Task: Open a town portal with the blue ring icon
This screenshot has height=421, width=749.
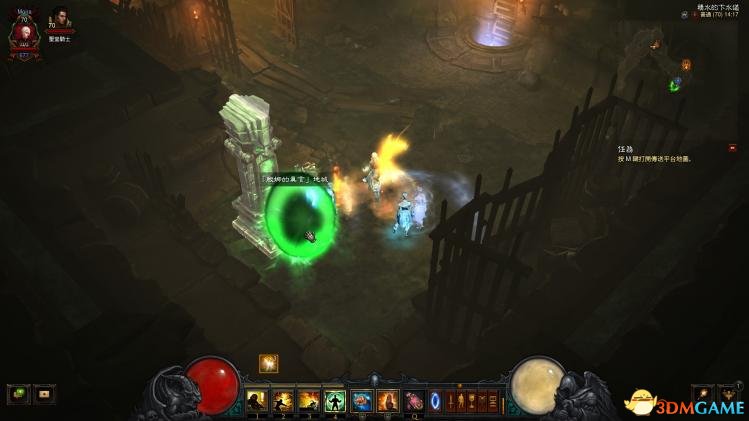Action: point(435,401)
